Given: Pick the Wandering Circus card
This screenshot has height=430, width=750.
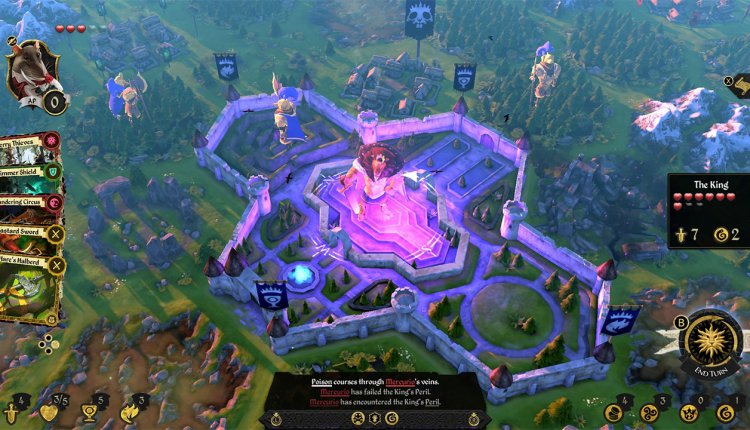Looking at the screenshot, I should 30,201.
